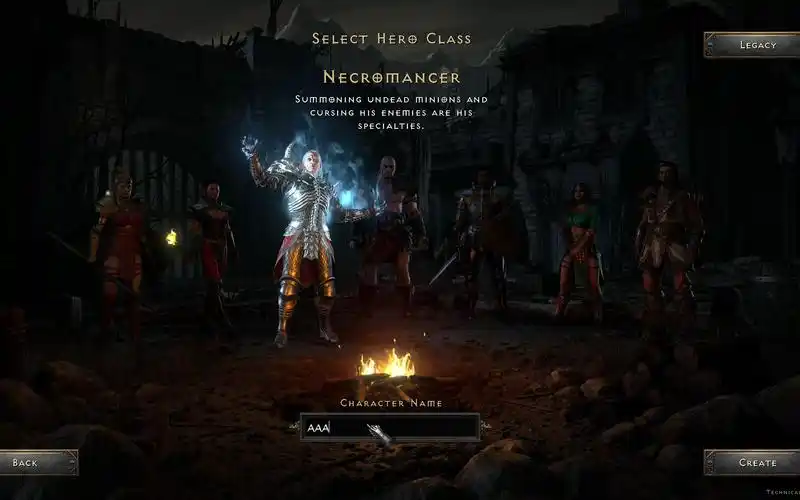Pick the highlighted Necromancer in bone armor

point(298,240)
